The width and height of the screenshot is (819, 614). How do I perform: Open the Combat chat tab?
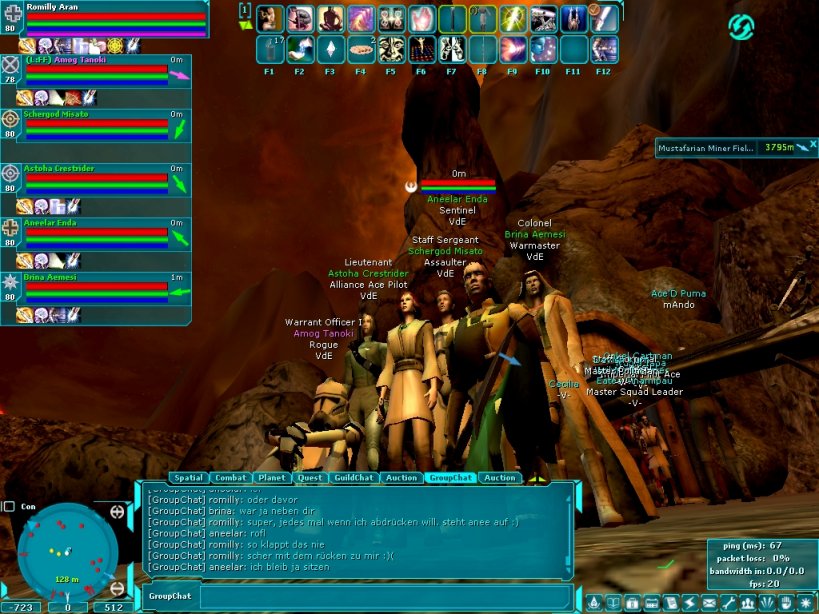click(x=230, y=478)
